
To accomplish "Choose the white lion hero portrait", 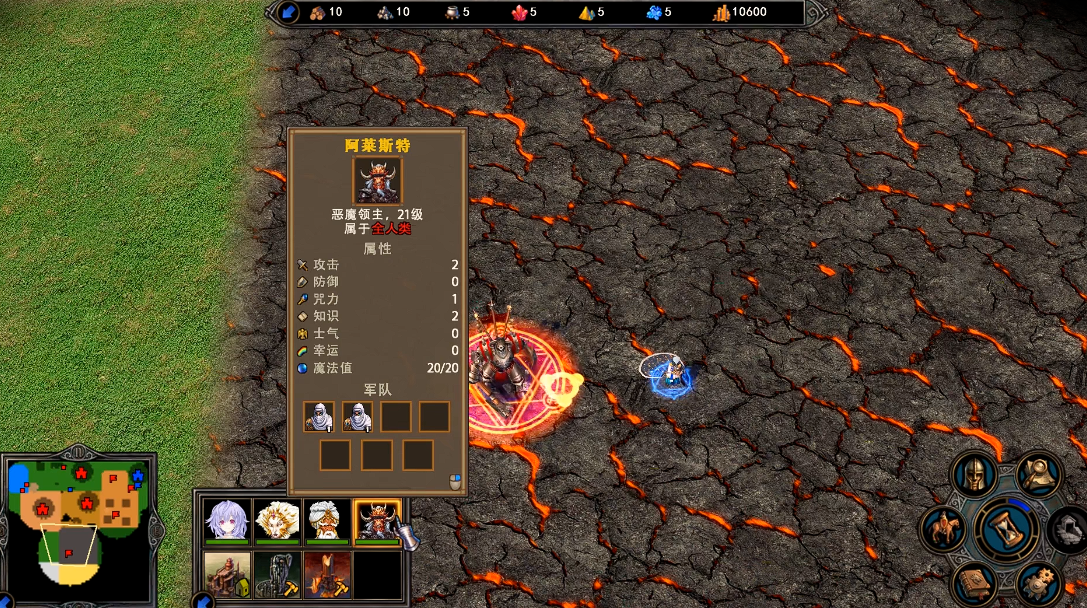I will (278, 520).
